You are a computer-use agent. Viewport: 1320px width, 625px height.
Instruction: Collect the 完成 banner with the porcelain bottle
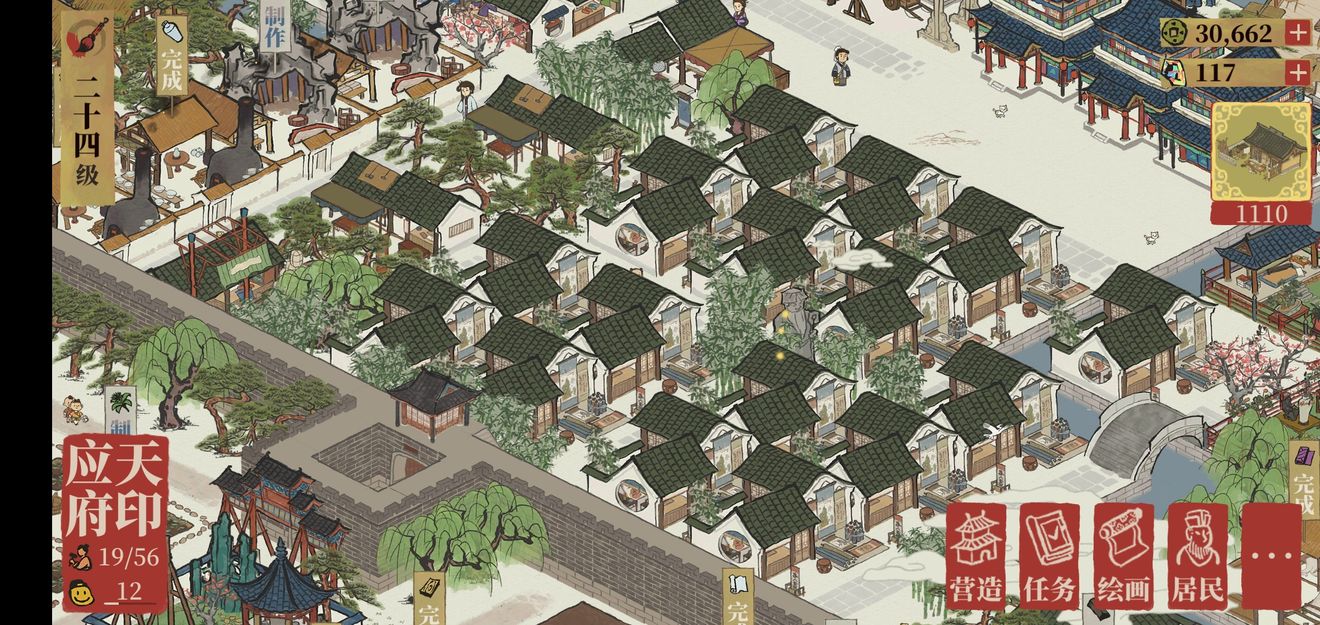[172, 57]
